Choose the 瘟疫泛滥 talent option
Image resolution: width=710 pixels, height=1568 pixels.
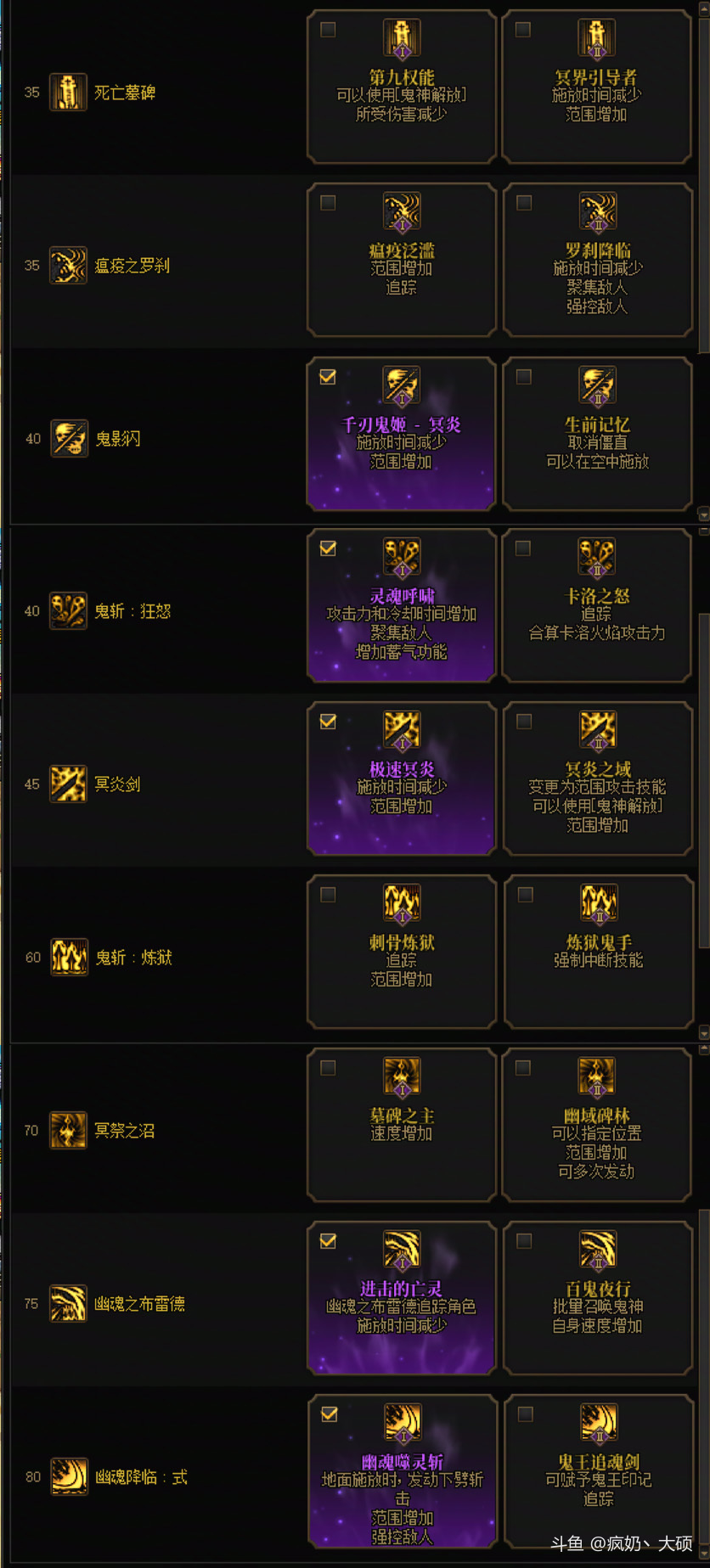(x=401, y=260)
